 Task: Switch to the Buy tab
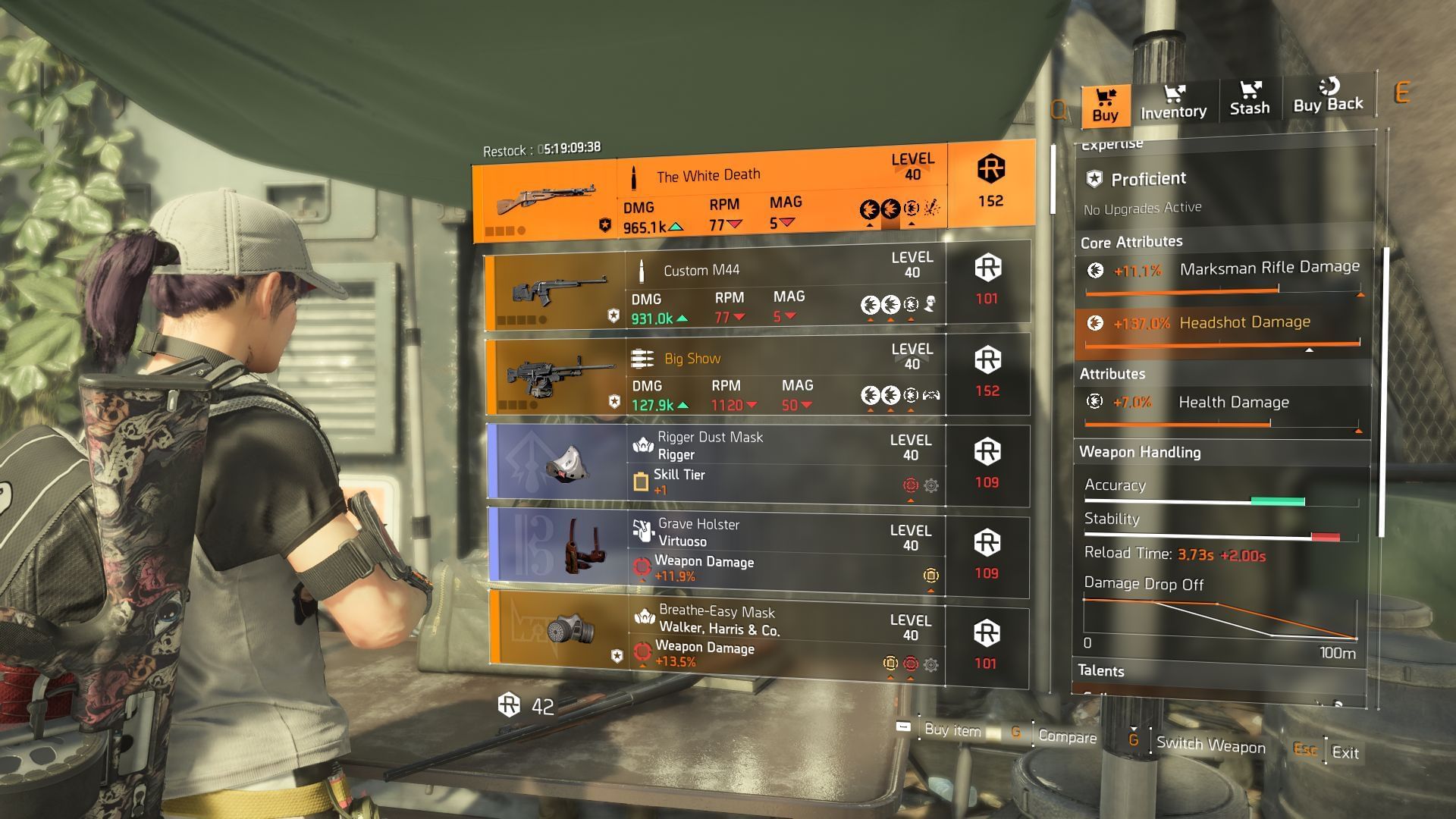[1105, 105]
